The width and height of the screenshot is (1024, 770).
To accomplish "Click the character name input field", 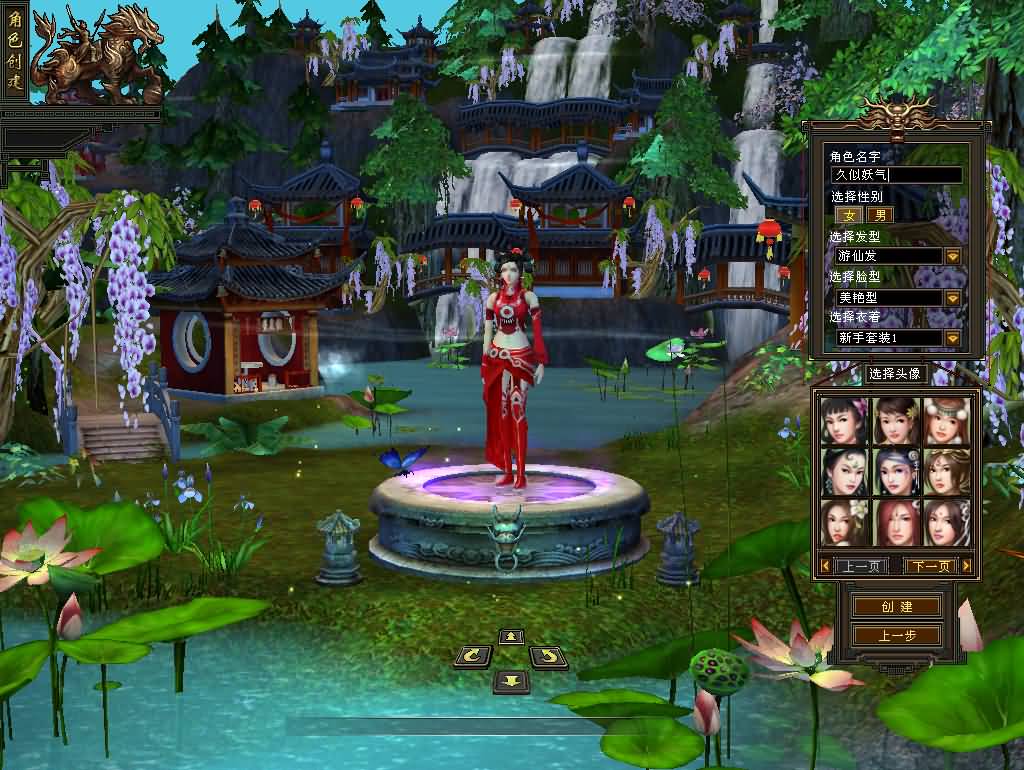I will [896, 175].
